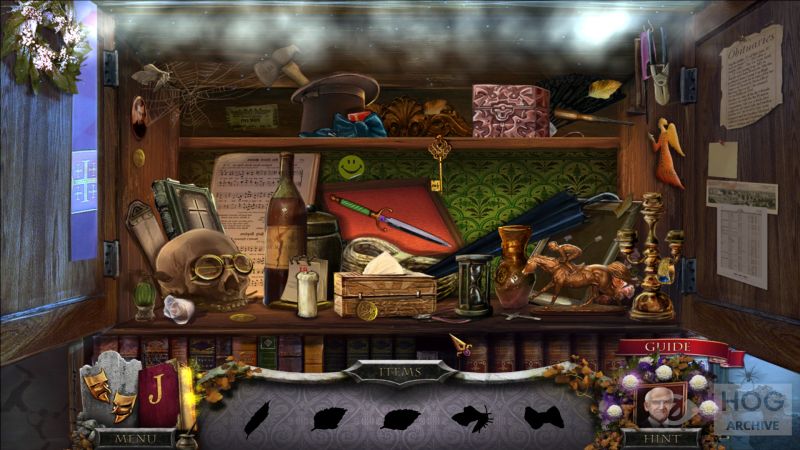Select the Items panel label
This screenshot has width=800, height=450.
(x=399, y=372)
